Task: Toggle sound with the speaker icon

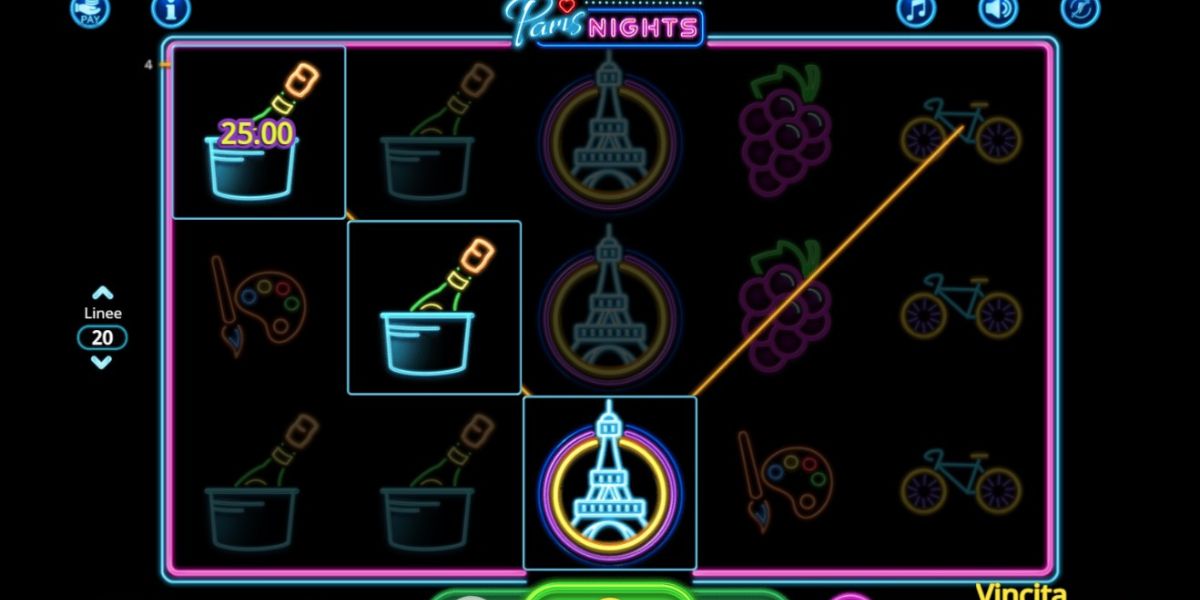Action: [x=997, y=10]
